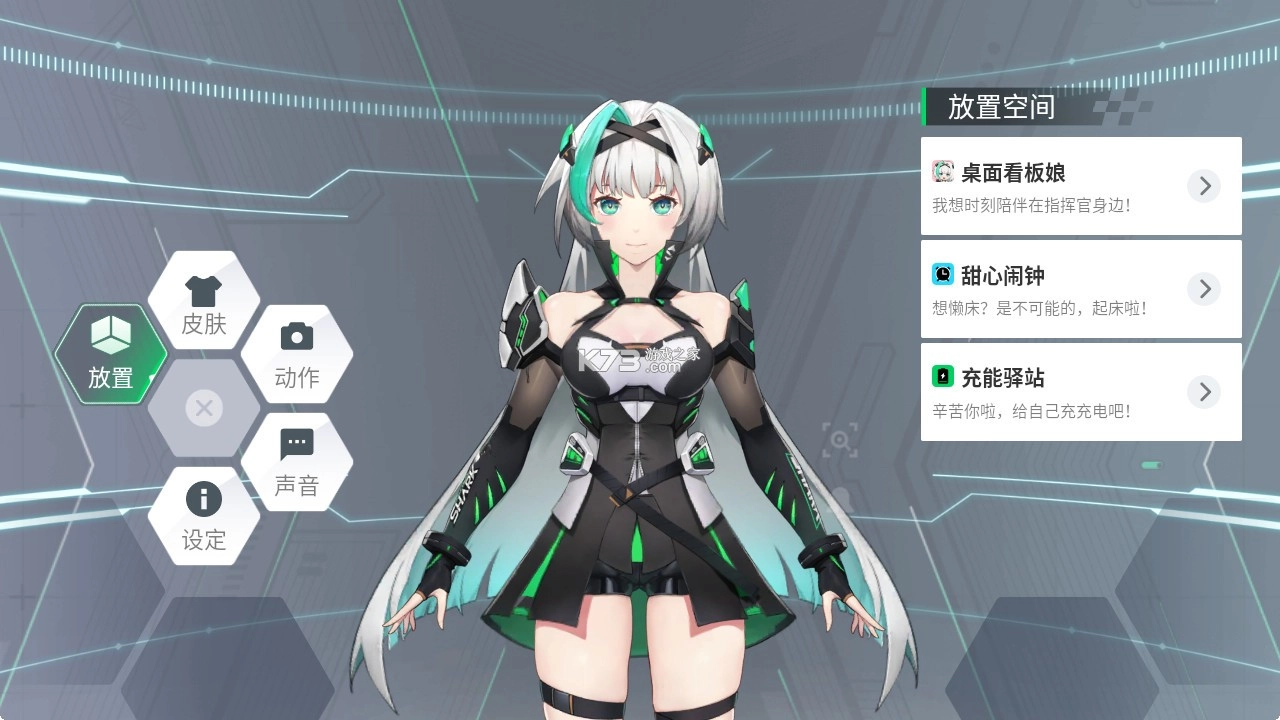Click the green battery icon for 充能驿站

(941, 378)
